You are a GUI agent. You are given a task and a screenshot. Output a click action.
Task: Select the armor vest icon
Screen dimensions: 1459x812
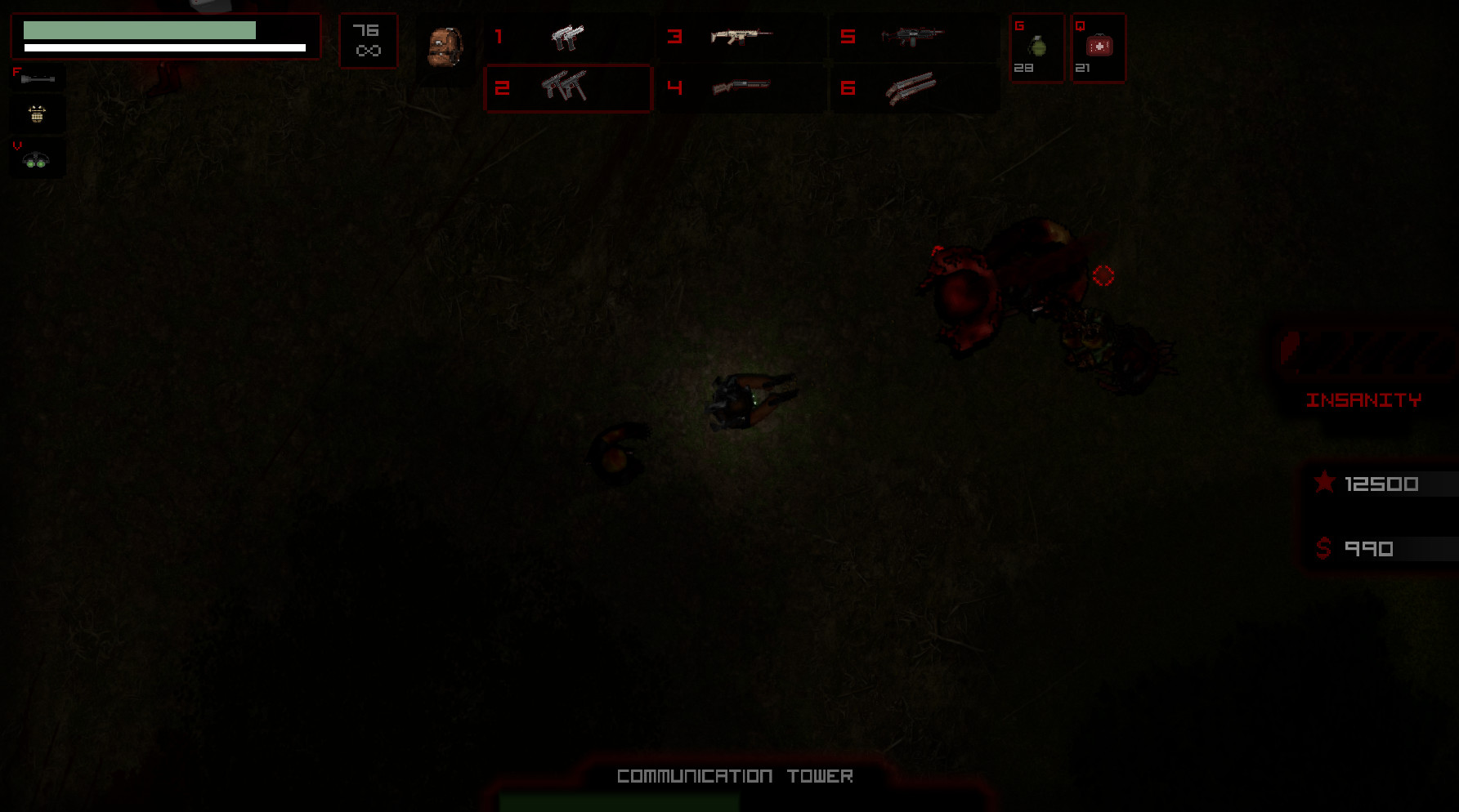pos(37,114)
